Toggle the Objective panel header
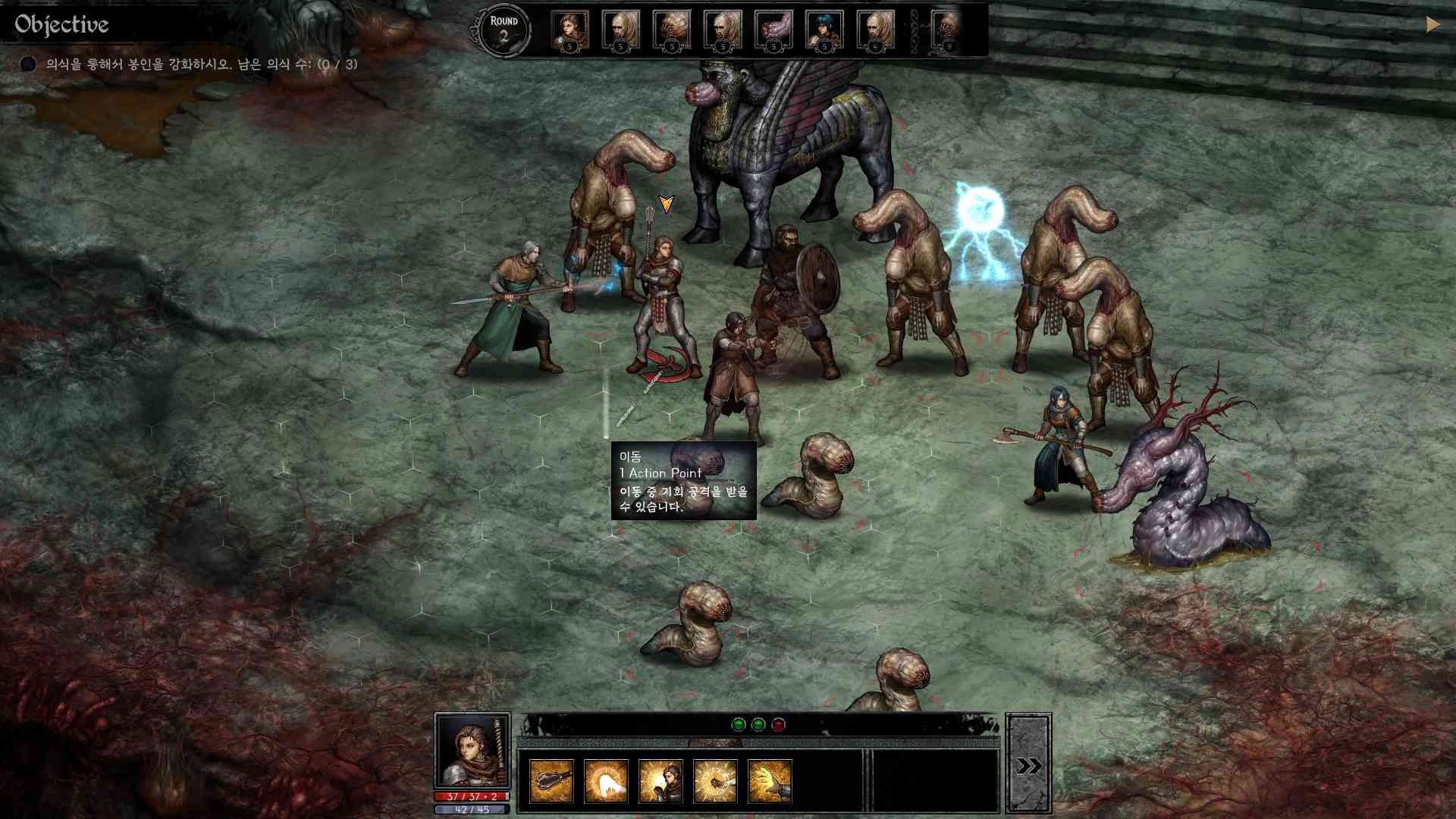 tap(62, 25)
